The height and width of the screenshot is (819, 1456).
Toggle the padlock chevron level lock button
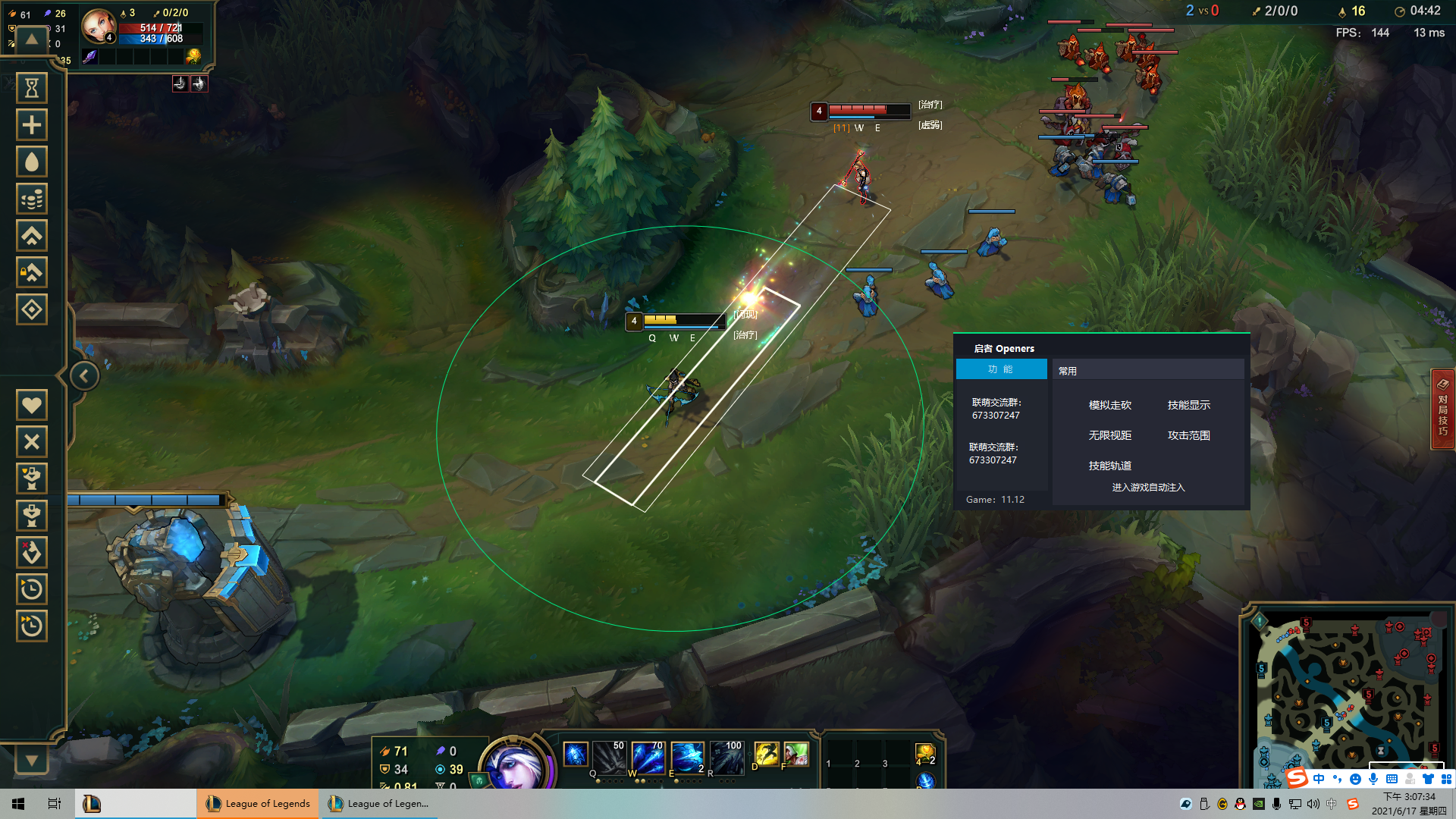click(32, 273)
